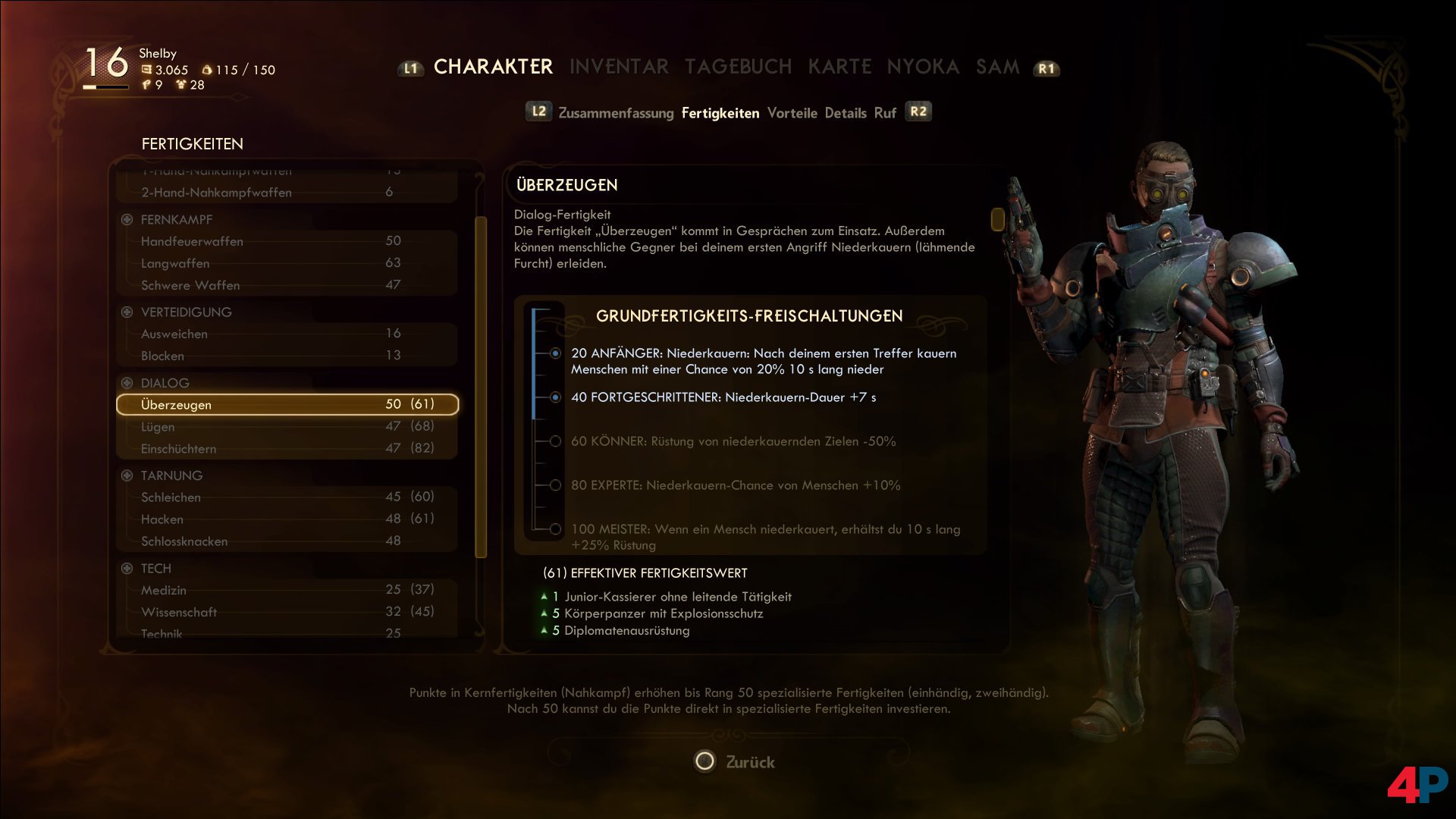Switch to the Zusammenfassung sub-tab
Viewport: 1456px width, 819px height.
click(616, 113)
